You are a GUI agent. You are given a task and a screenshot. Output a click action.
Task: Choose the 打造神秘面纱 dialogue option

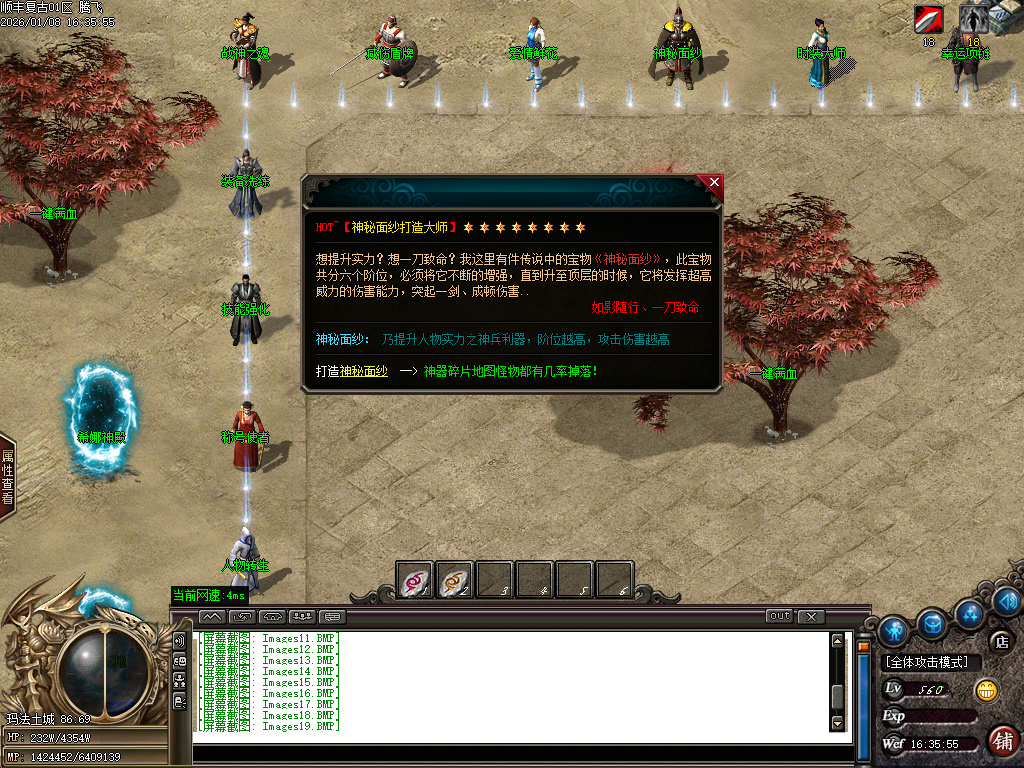[x=351, y=371]
